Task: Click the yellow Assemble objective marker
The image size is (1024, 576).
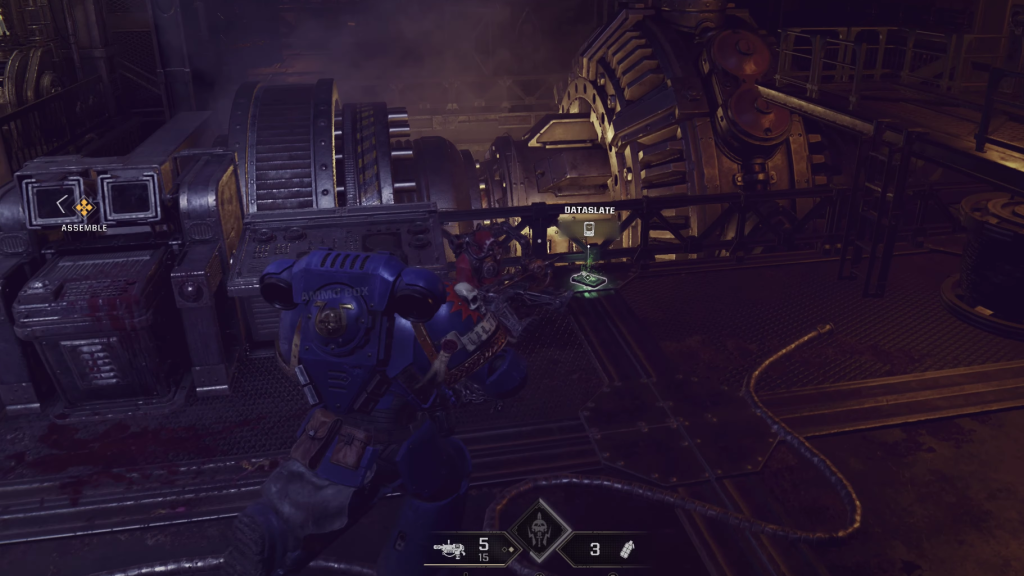Action: [x=84, y=207]
